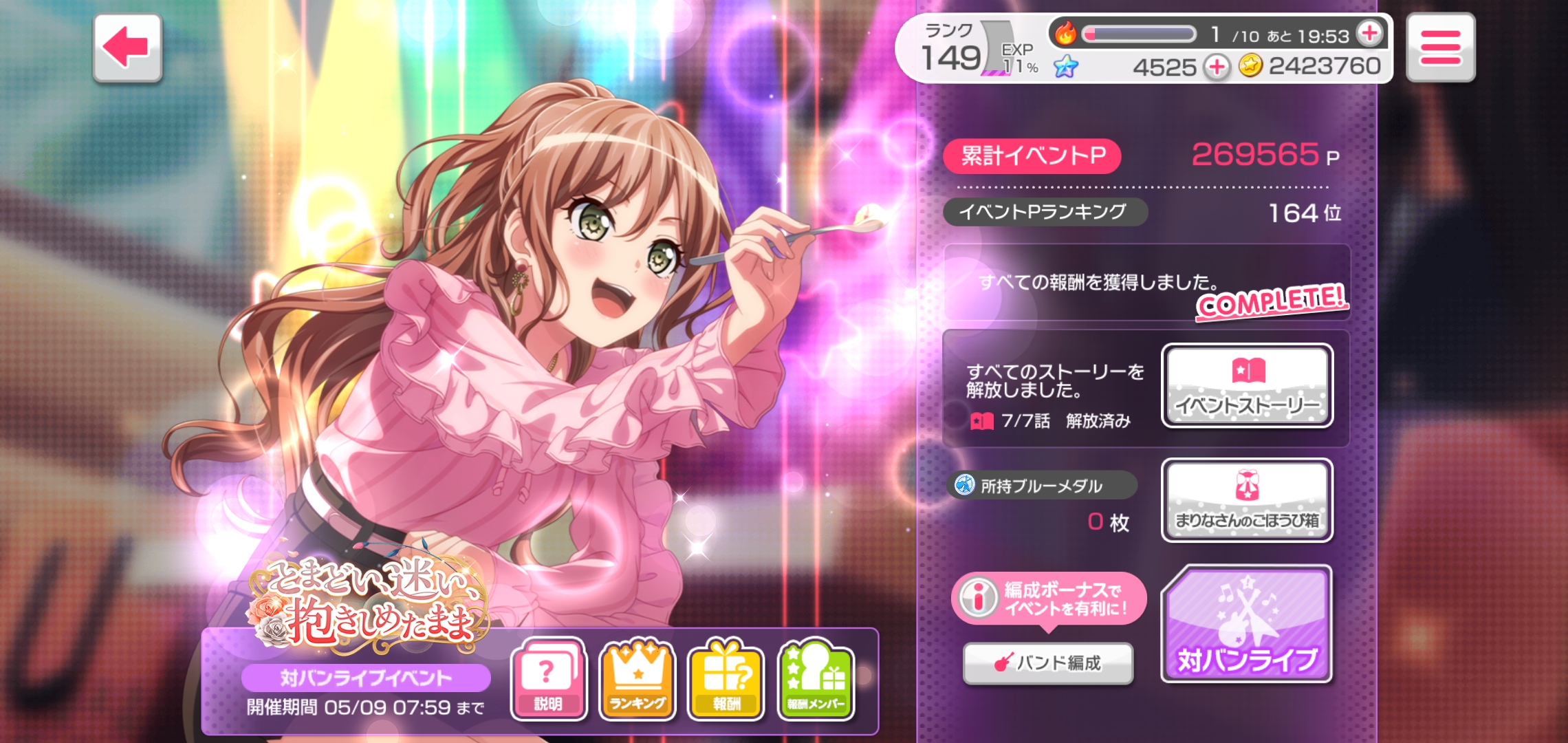Screen dimensions: 1568x743
Task: Tap the plus button to refill live boost
Action: (1369, 33)
